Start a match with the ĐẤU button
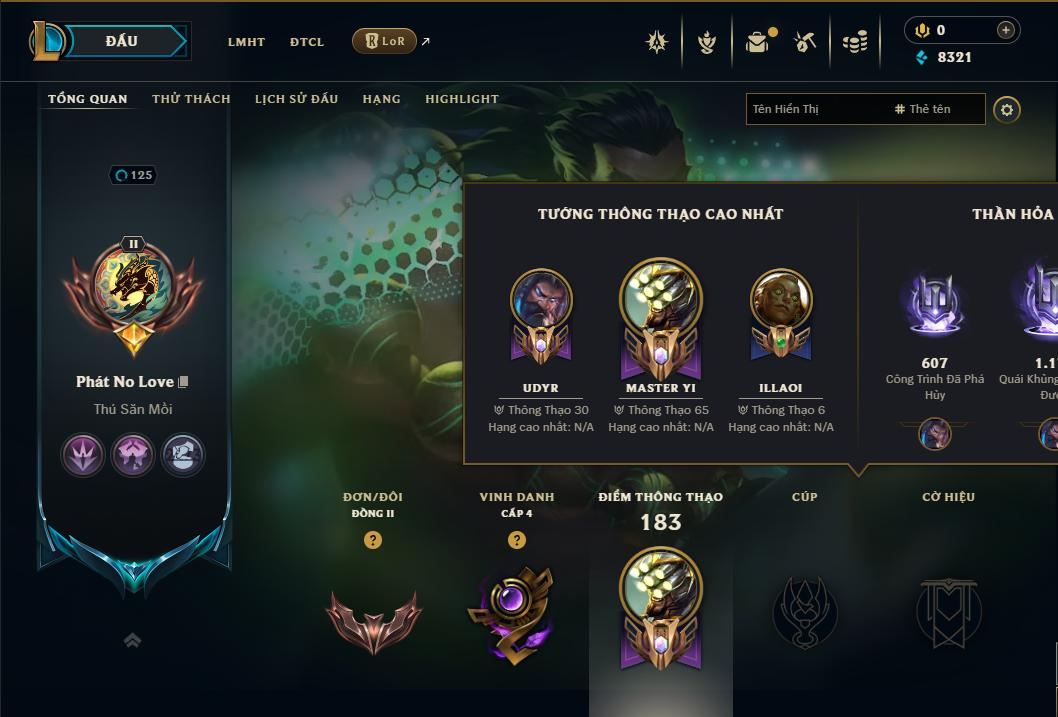1058x717 pixels. tap(121, 41)
